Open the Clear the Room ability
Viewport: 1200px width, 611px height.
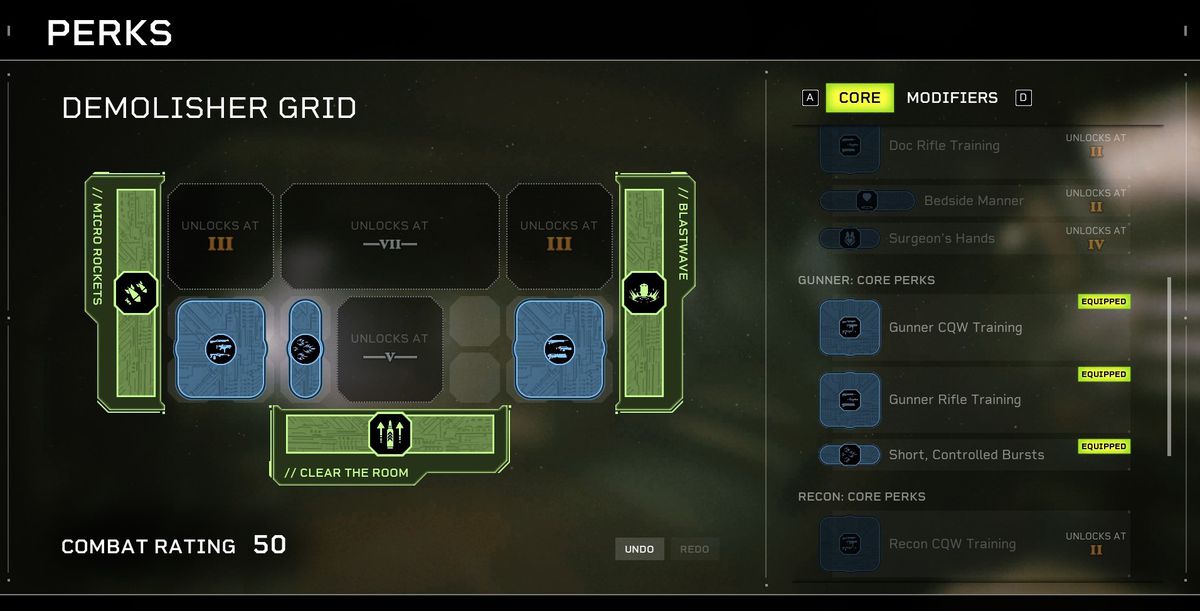tap(390, 434)
